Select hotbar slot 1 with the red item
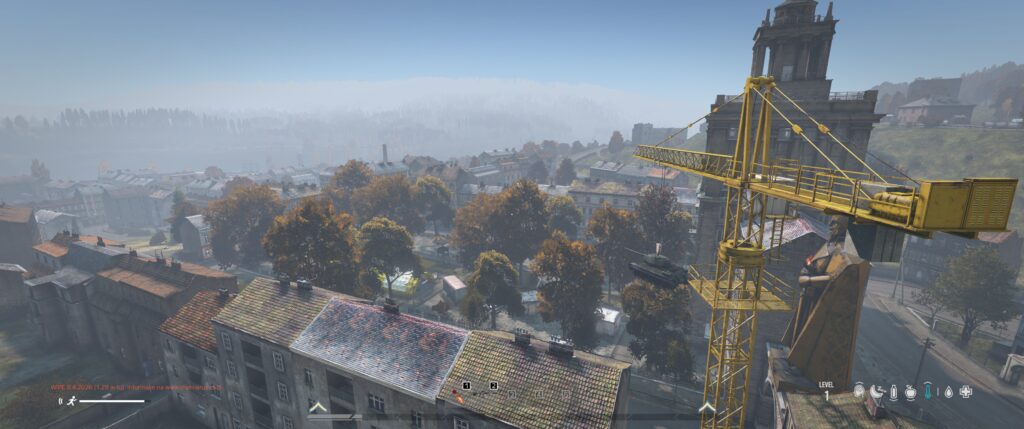The width and height of the screenshot is (1024, 429). click(x=459, y=396)
